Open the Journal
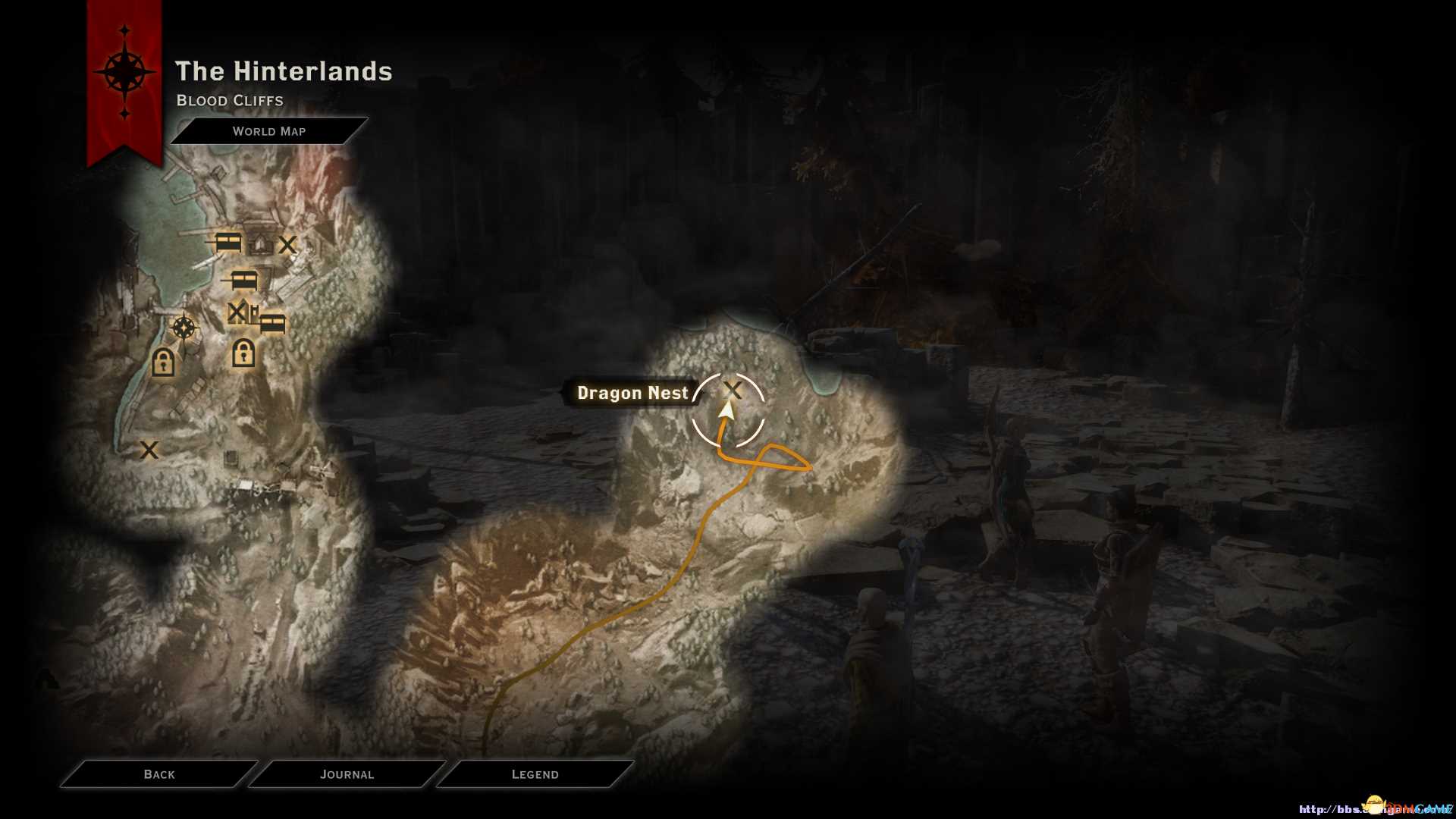The image size is (1456, 819). (x=347, y=774)
